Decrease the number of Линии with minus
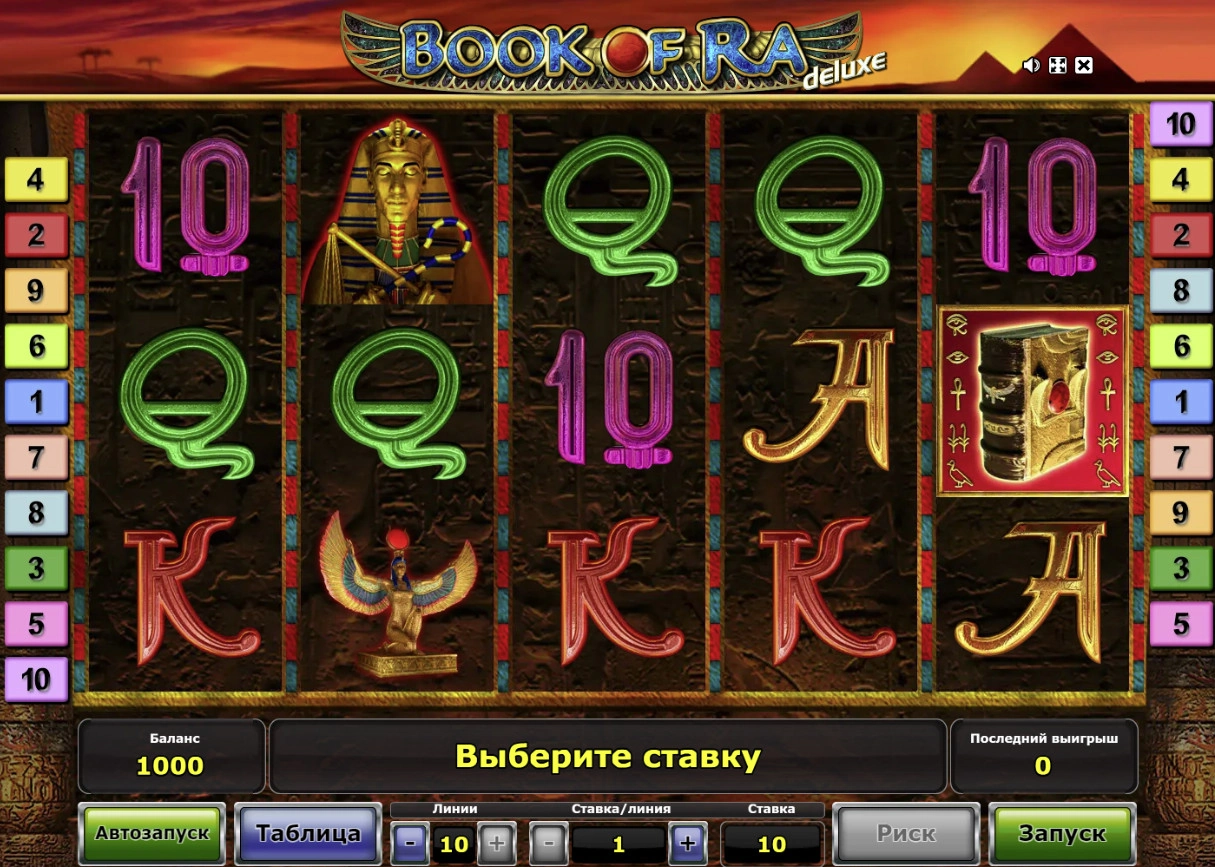 click(410, 844)
